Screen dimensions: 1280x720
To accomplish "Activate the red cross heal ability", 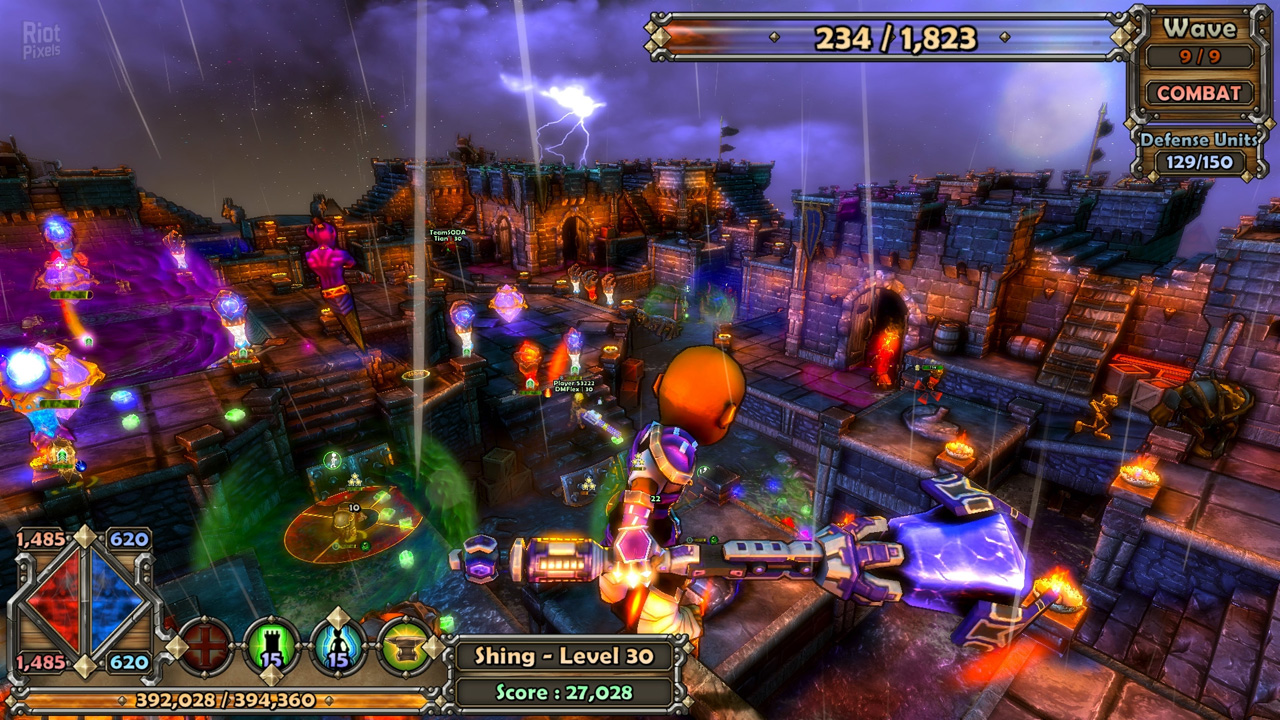I will coord(205,647).
